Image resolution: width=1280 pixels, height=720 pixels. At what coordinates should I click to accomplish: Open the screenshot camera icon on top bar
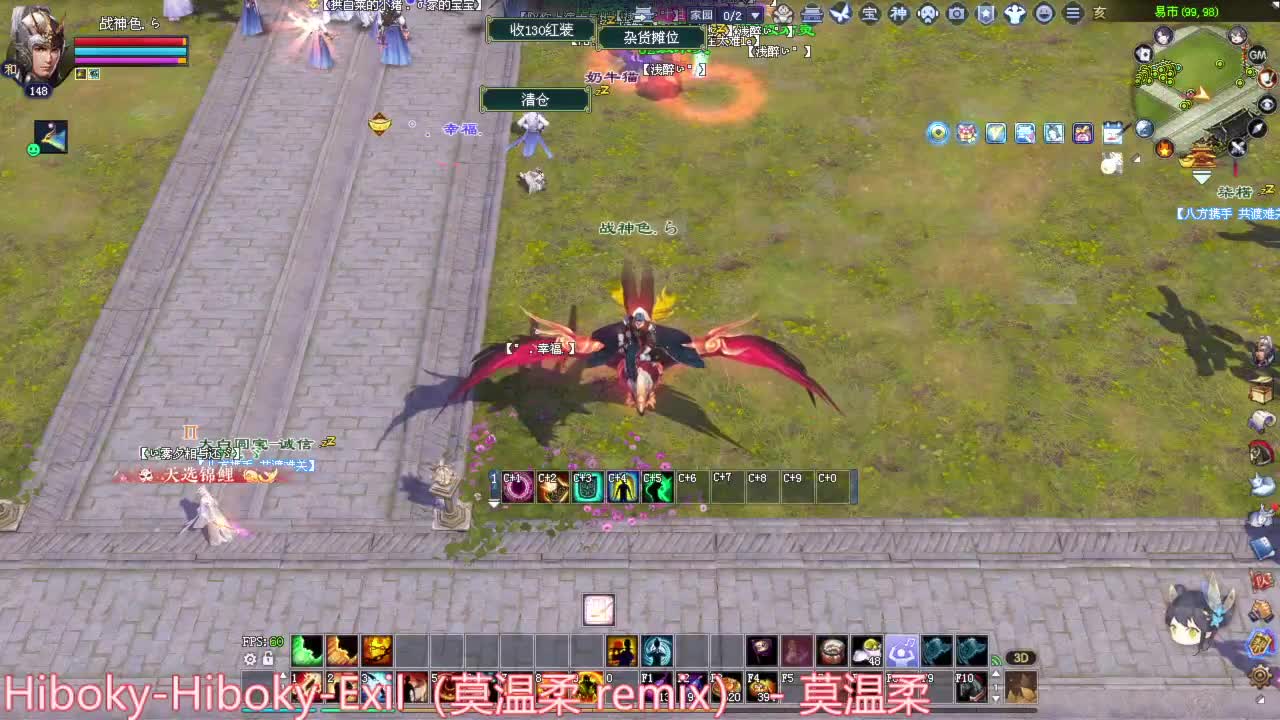point(957,14)
